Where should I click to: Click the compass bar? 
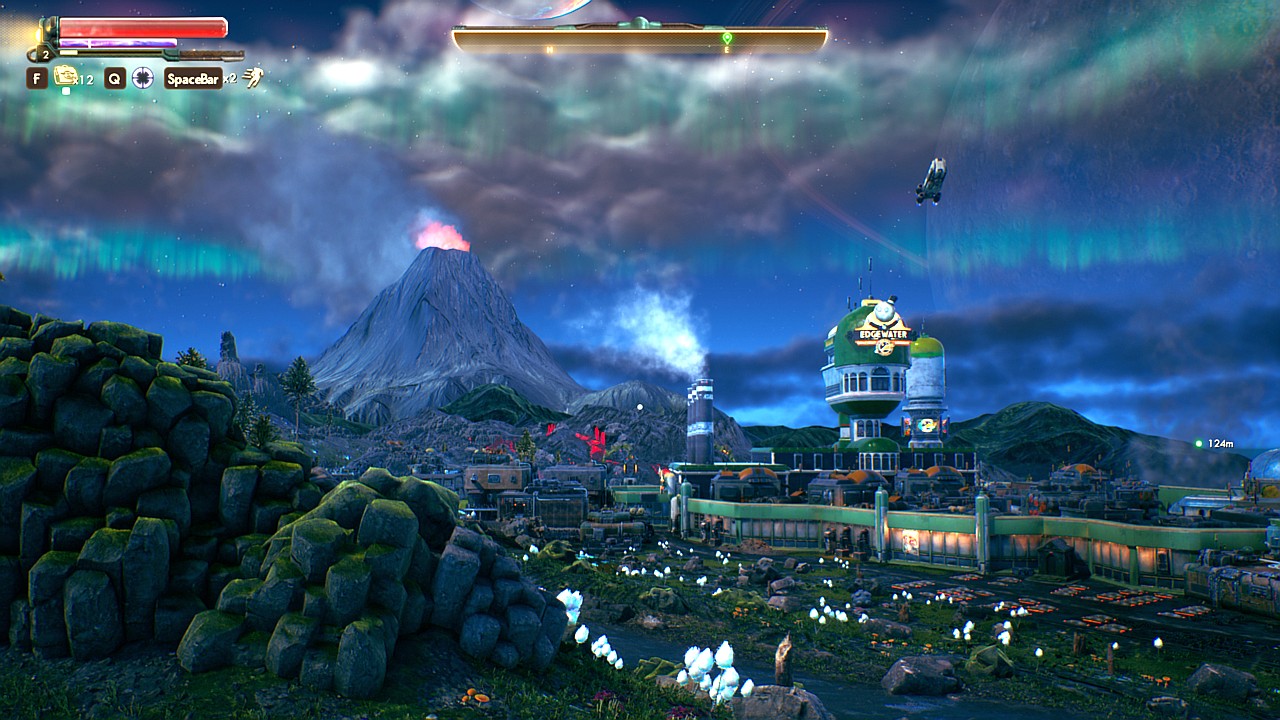tap(640, 39)
